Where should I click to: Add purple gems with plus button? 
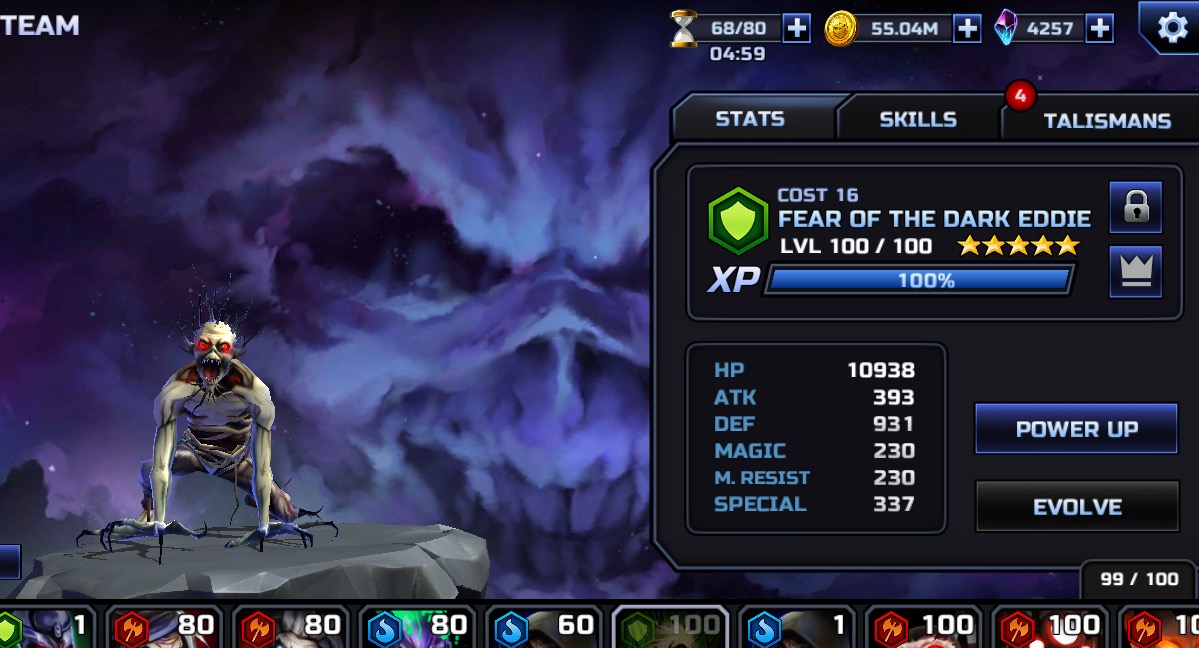pos(1099,28)
